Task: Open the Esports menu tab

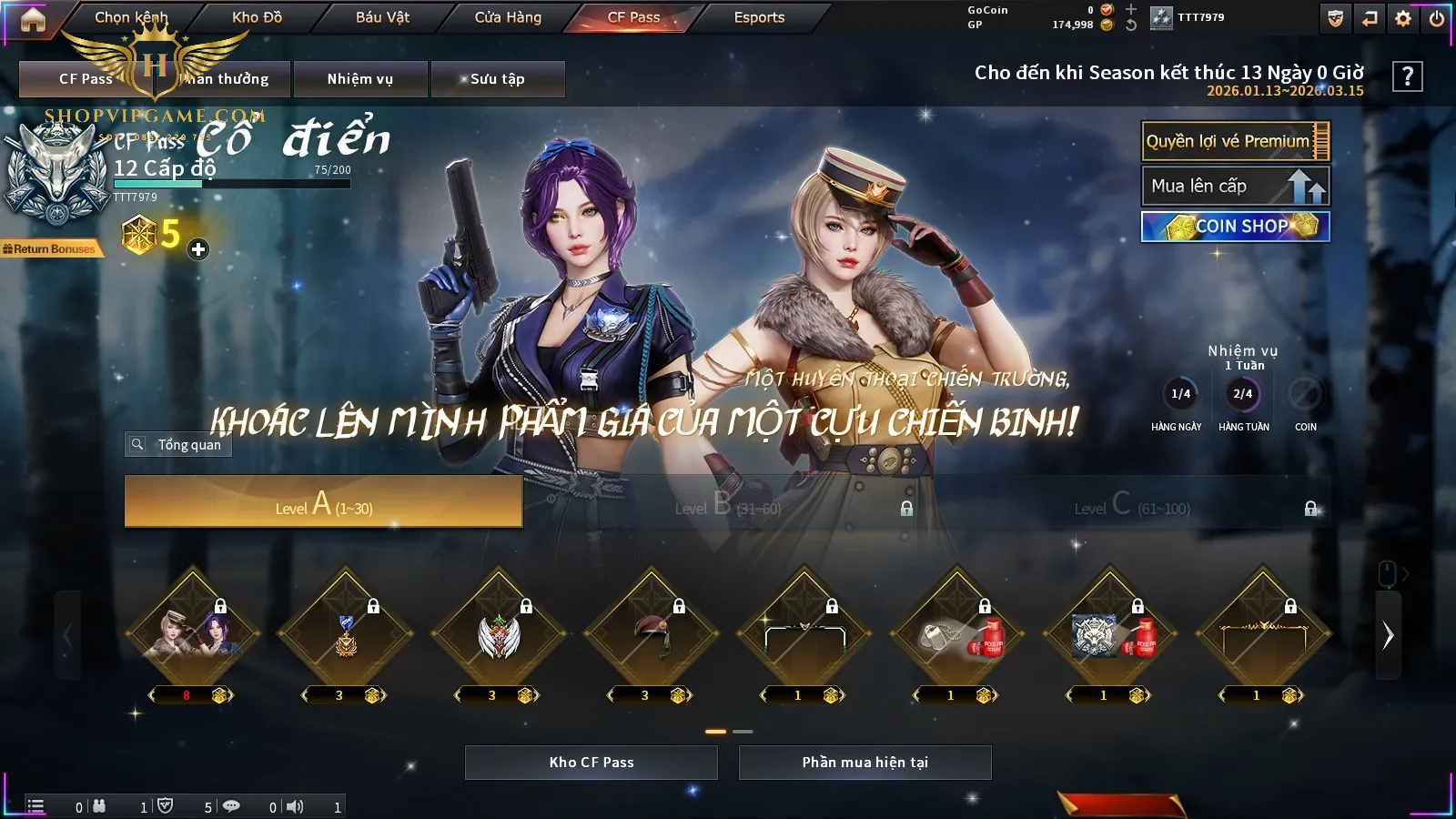Action: (759, 17)
